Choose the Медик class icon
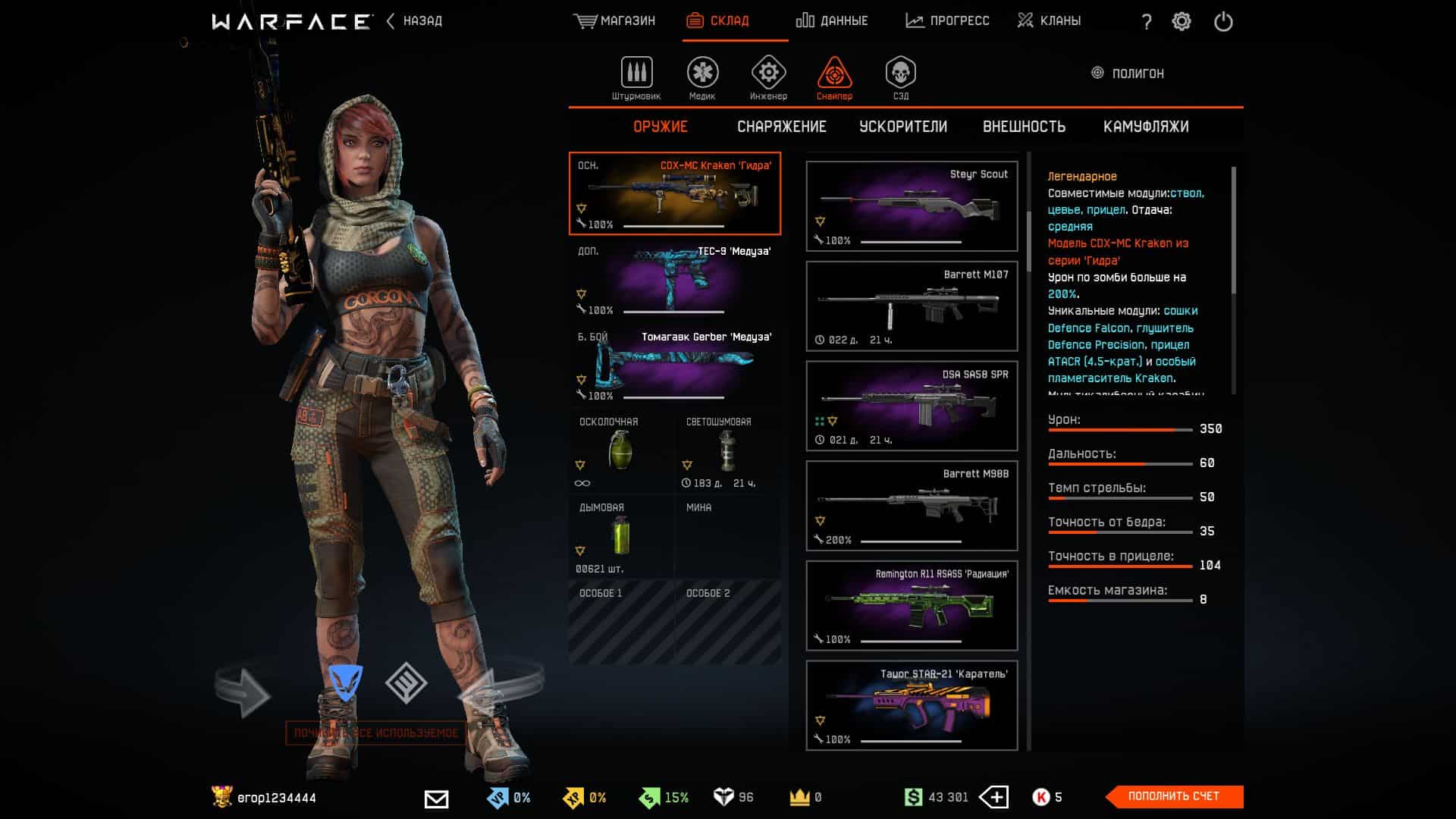 702,78
